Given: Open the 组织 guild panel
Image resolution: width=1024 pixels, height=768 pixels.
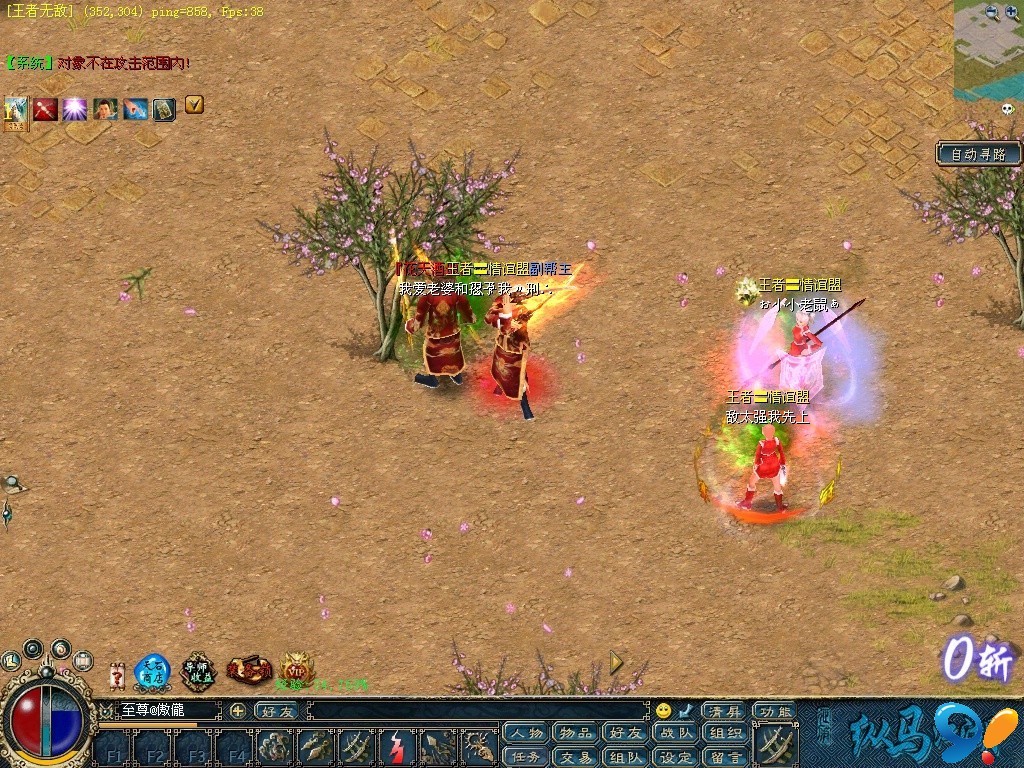Looking at the screenshot, I should point(726,732).
